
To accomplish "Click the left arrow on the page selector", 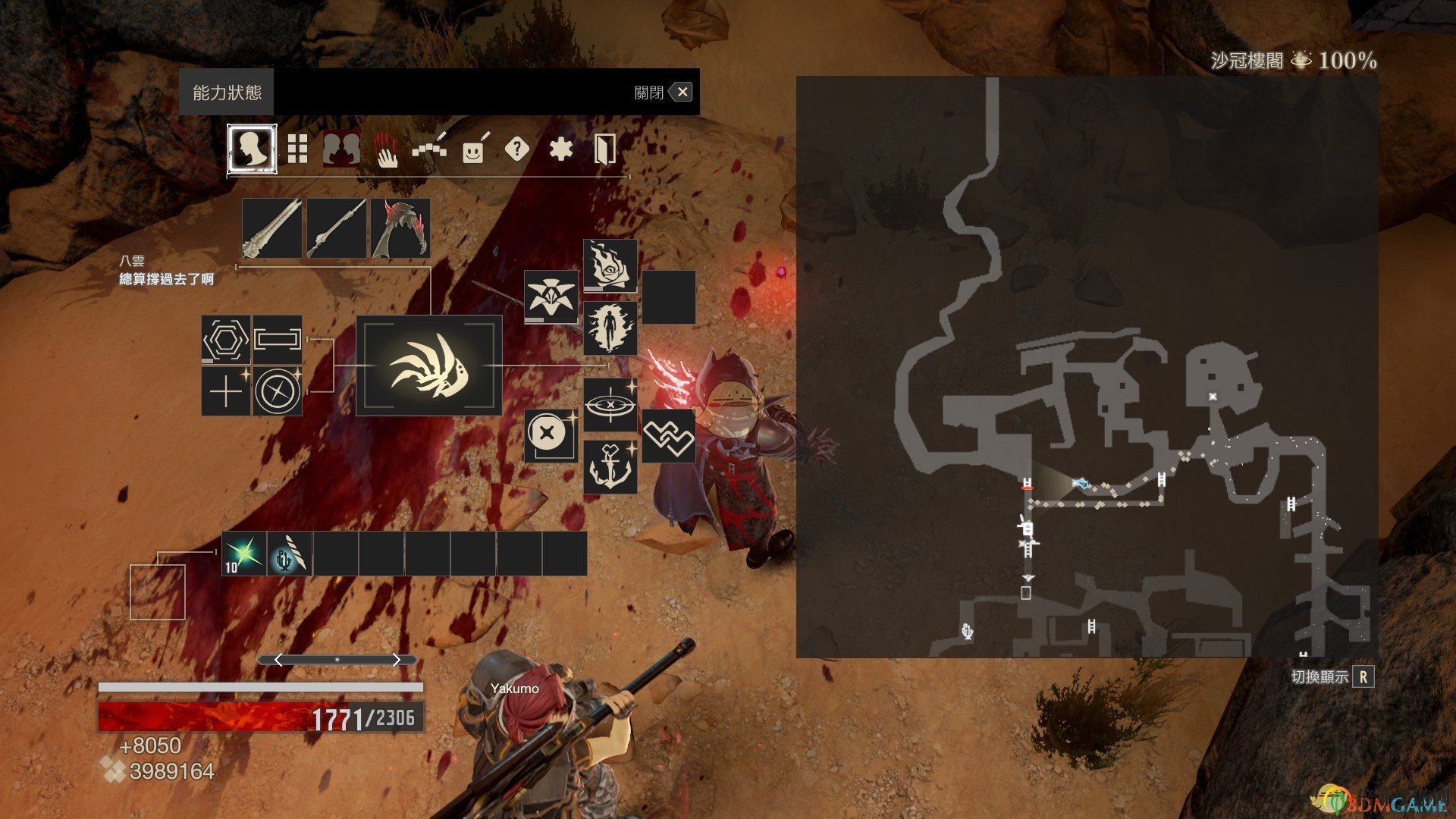I will pos(278,660).
